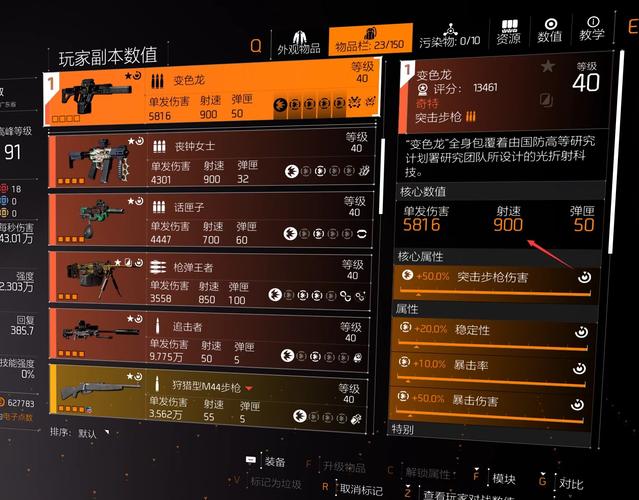The width and height of the screenshot is (639, 500).
Task: Choose the 狩猎型M44步枪 row
Action: (217, 398)
